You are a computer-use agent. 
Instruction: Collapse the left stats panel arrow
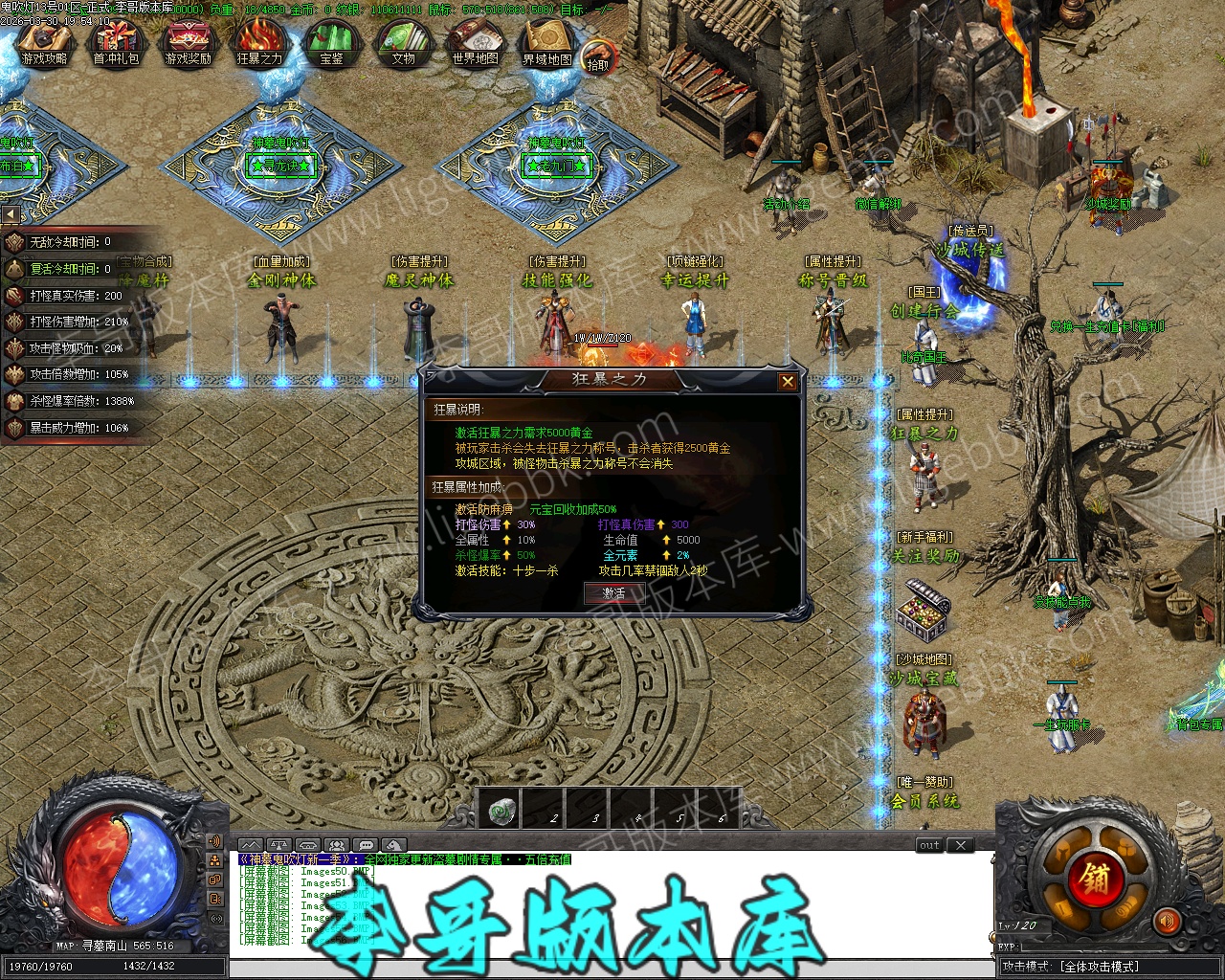[x=11, y=214]
